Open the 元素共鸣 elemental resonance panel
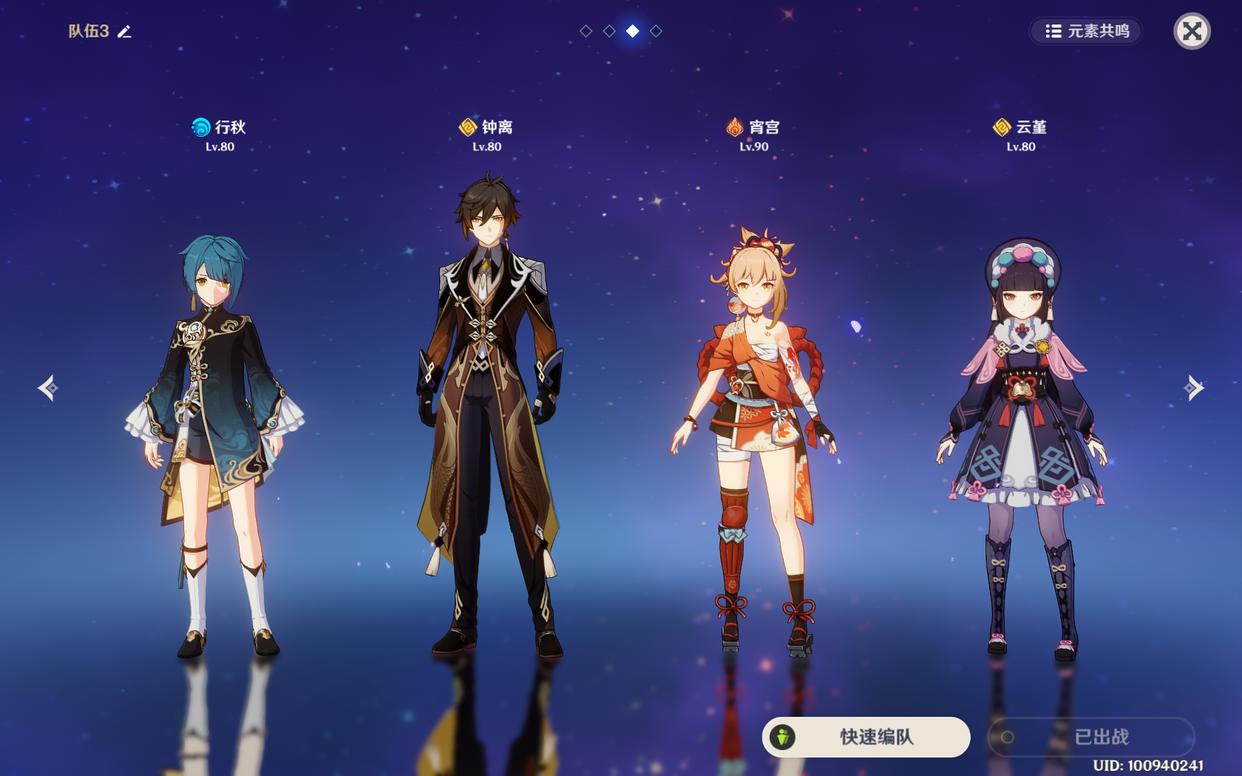The height and width of the screenshot is (776, 1242). click(1086, 31)
